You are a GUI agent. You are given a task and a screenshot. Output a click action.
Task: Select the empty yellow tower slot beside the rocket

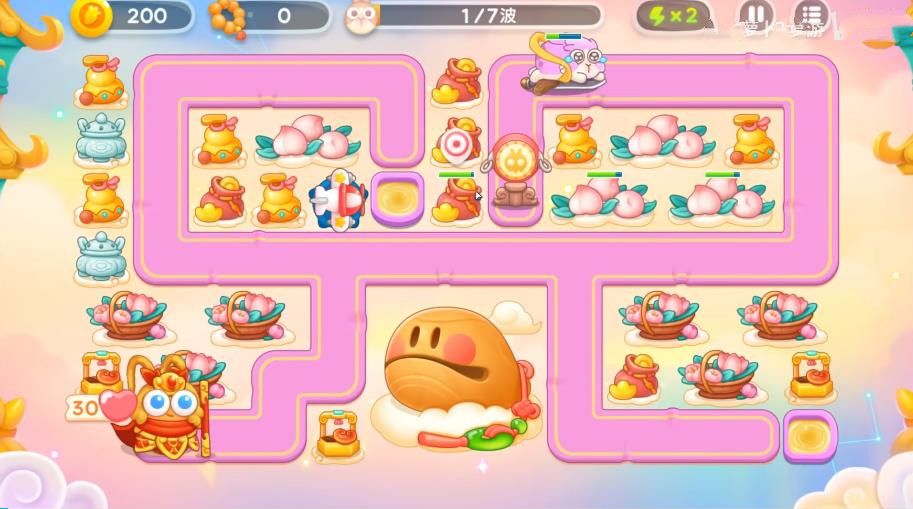click(x=396, y=197)
